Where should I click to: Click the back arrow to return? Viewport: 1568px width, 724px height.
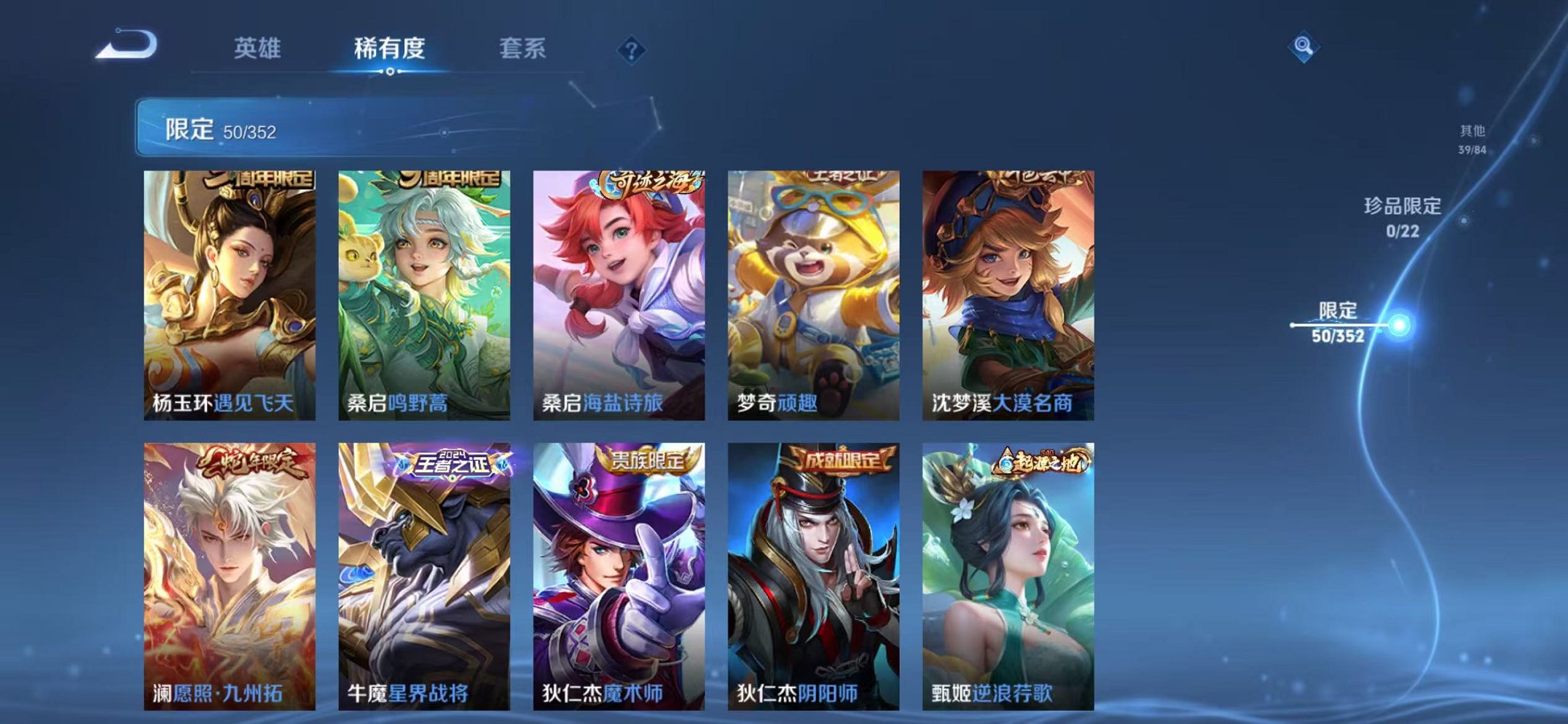click(125, 45)
